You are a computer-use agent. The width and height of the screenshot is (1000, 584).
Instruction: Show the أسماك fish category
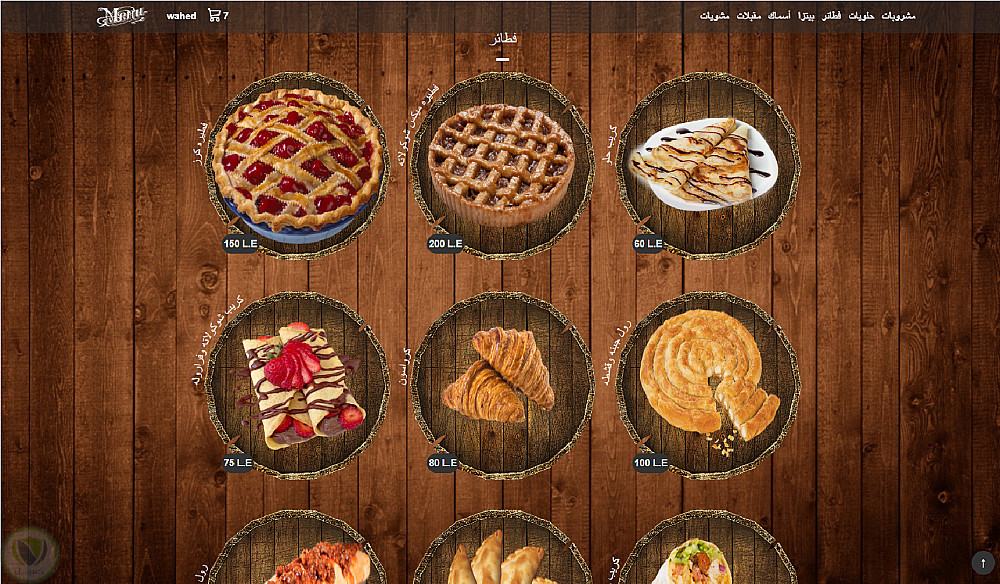click(x=780, y=16)
